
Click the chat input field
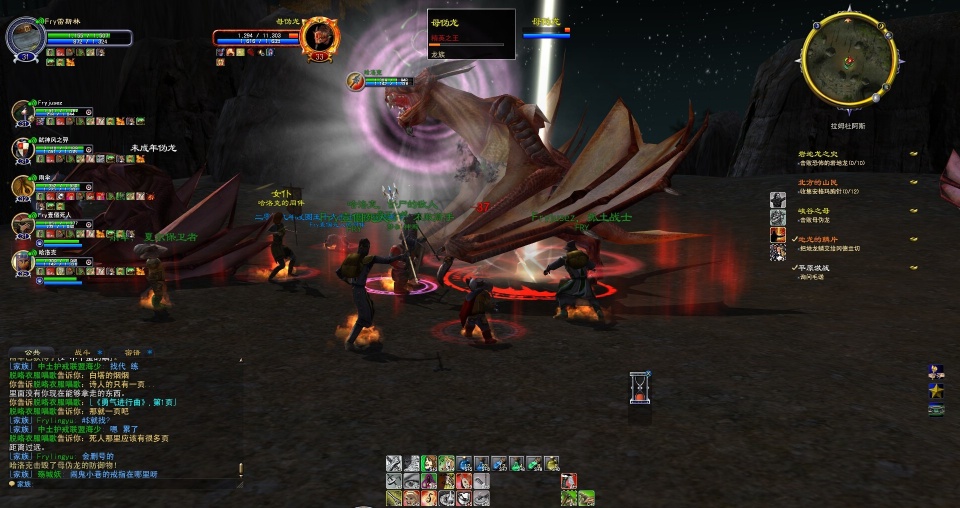point(120,484)
